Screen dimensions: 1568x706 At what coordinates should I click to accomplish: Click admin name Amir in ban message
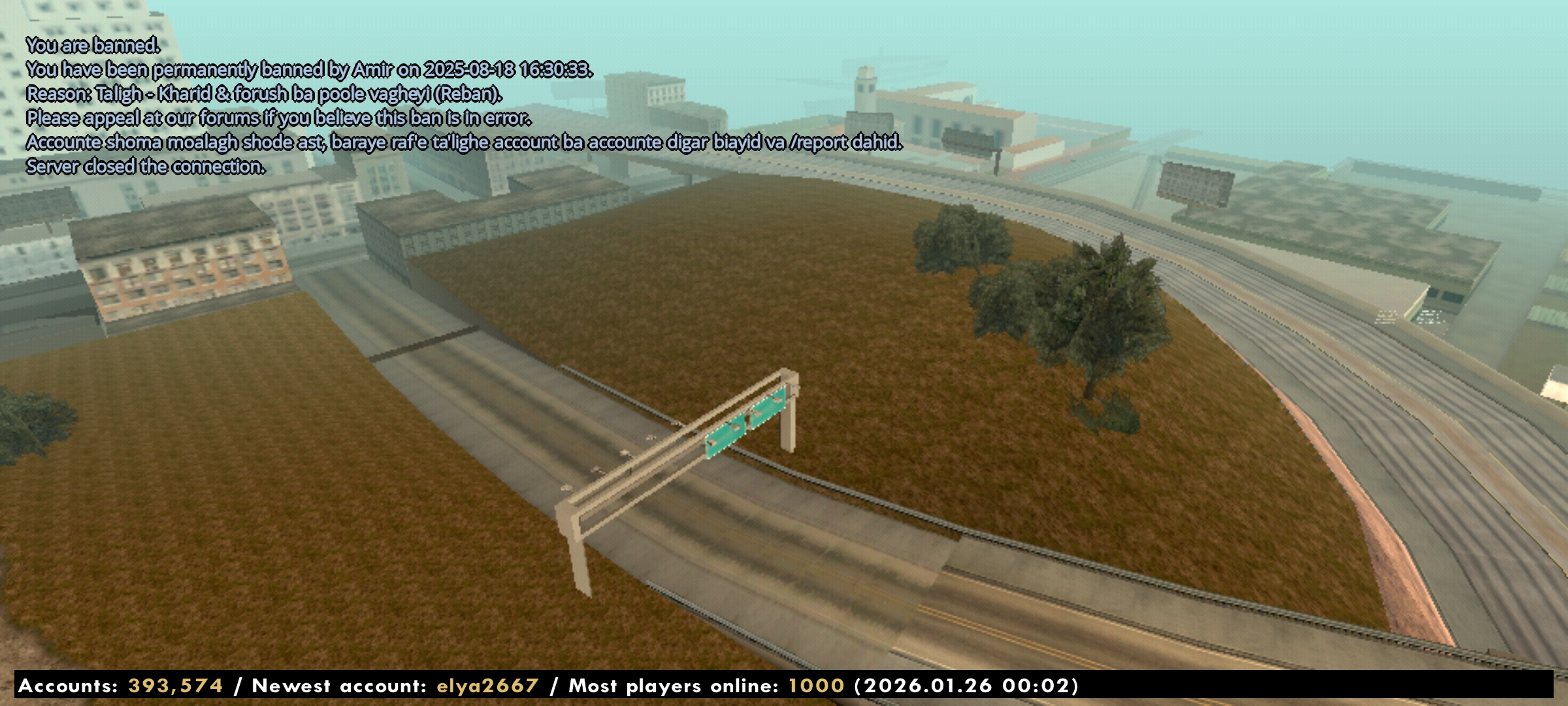(x=378, y=69)
